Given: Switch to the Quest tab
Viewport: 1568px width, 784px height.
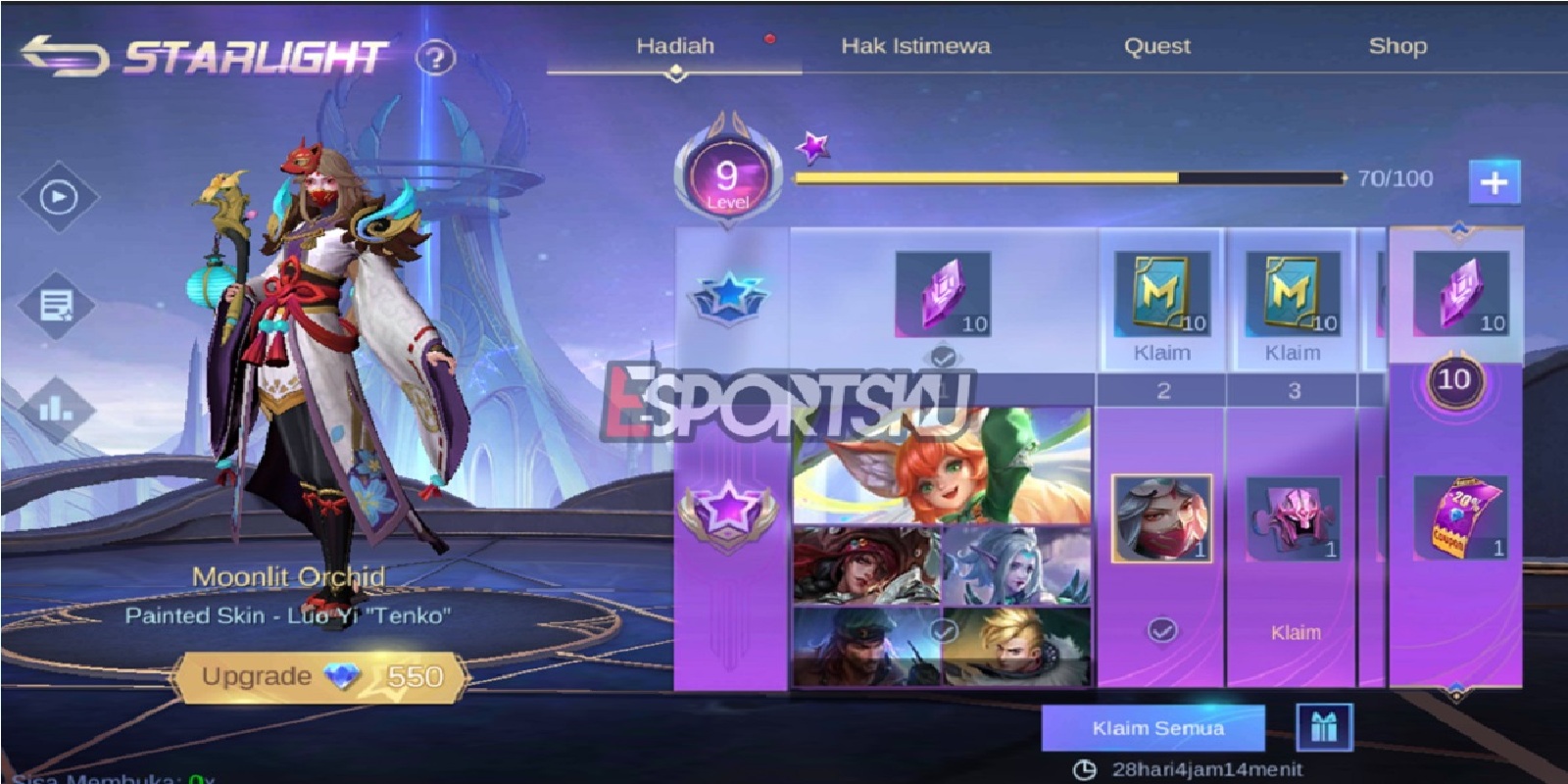Looking at the screenshot, I should 1158,45.
